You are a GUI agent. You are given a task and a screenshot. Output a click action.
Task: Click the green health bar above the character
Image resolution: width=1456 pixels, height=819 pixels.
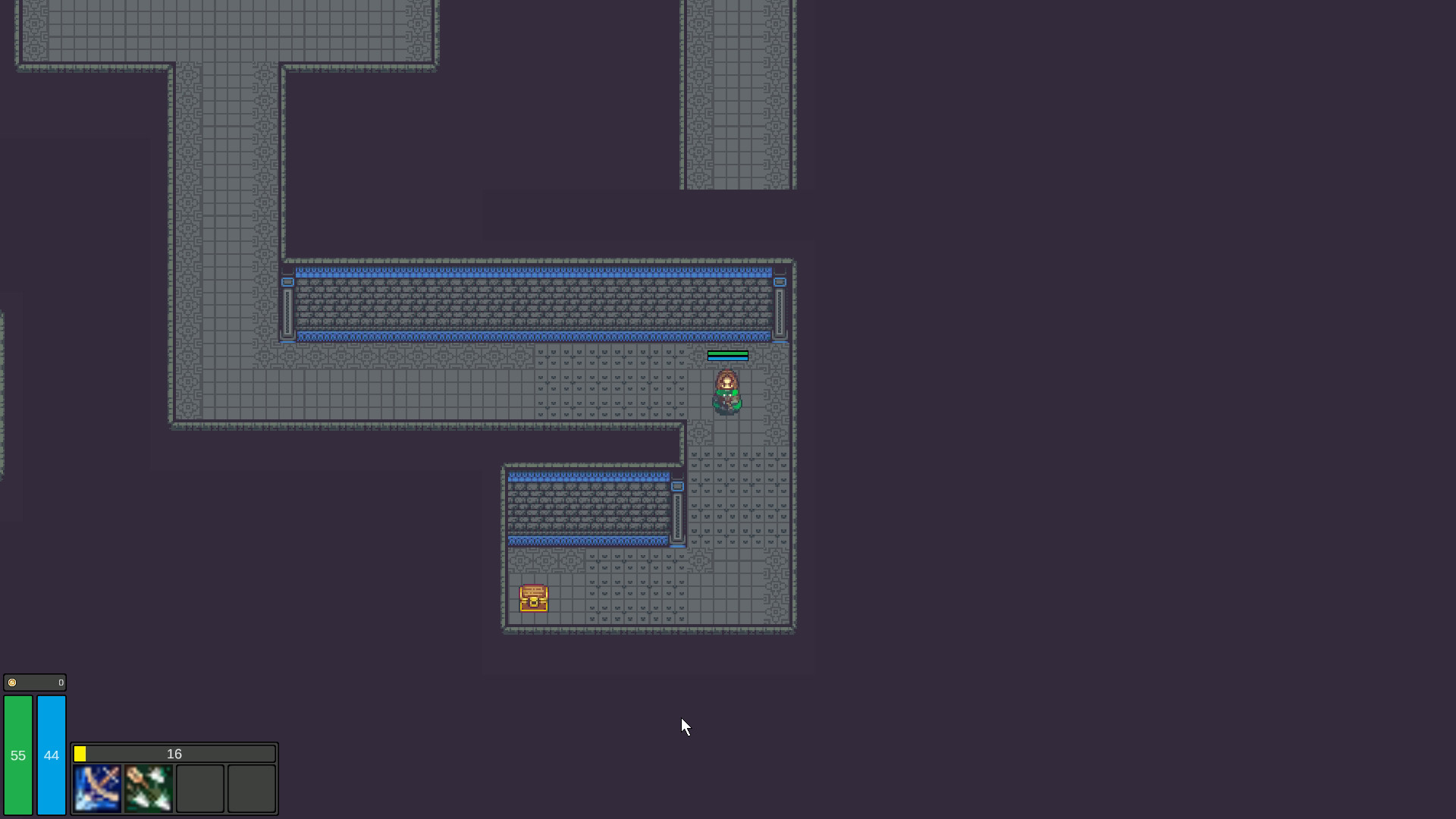pos(727,355)
